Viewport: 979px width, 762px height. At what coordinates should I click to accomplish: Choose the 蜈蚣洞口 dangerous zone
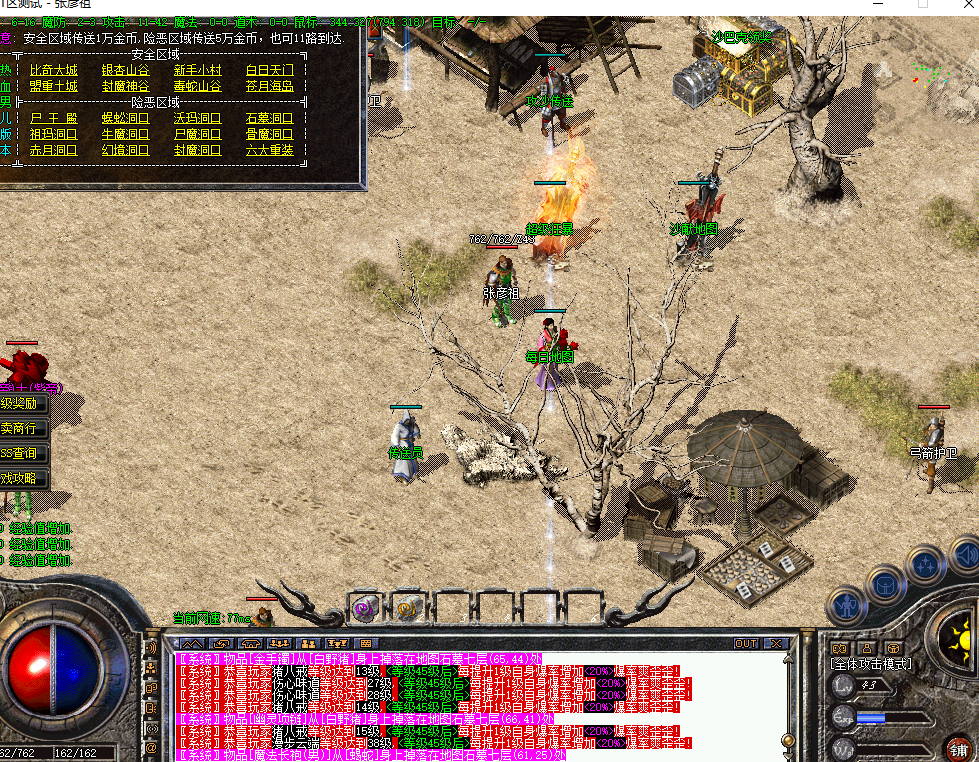pos(125,118)
